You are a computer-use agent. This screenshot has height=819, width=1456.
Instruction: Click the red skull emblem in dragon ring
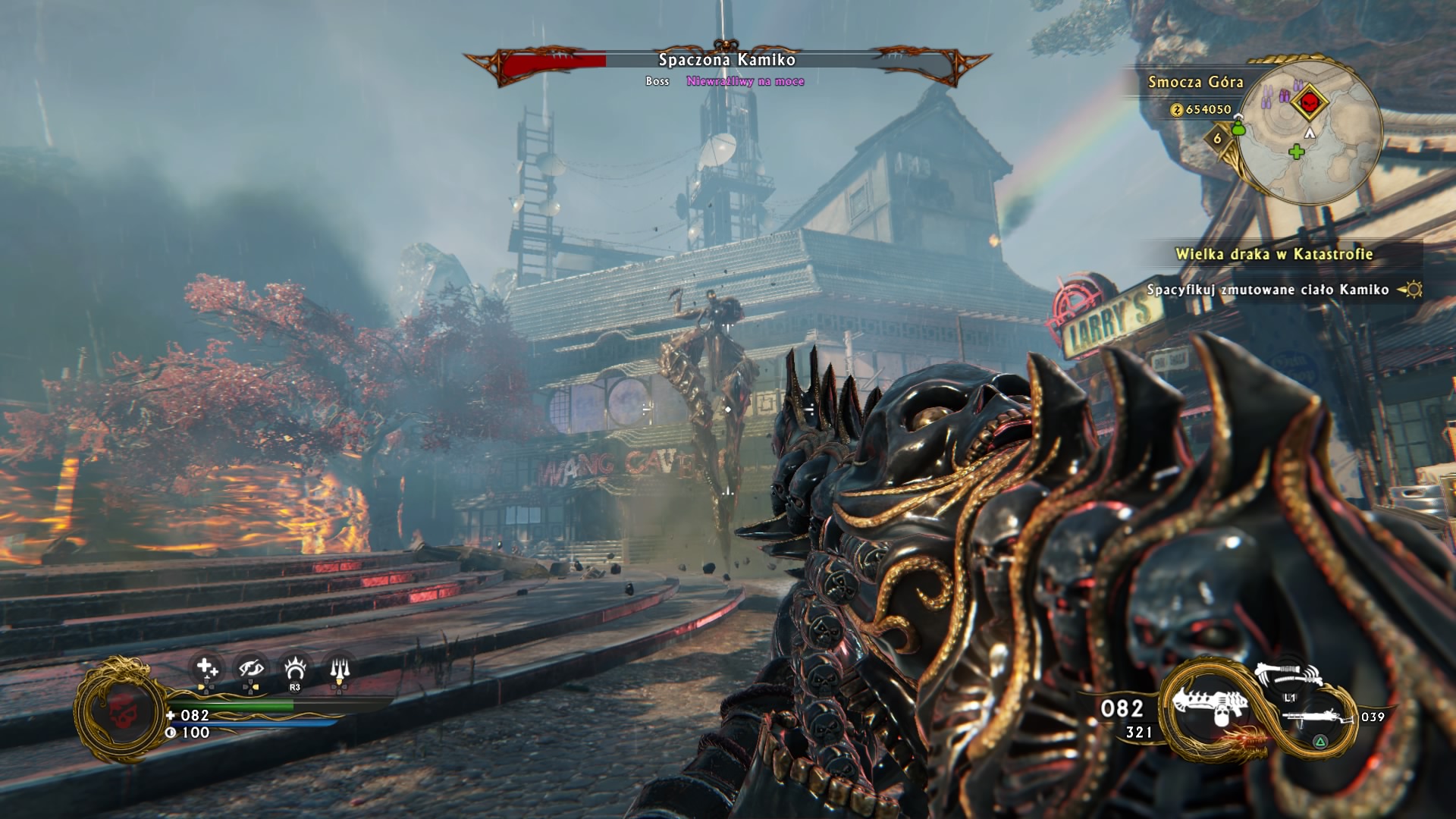[119, 711]
